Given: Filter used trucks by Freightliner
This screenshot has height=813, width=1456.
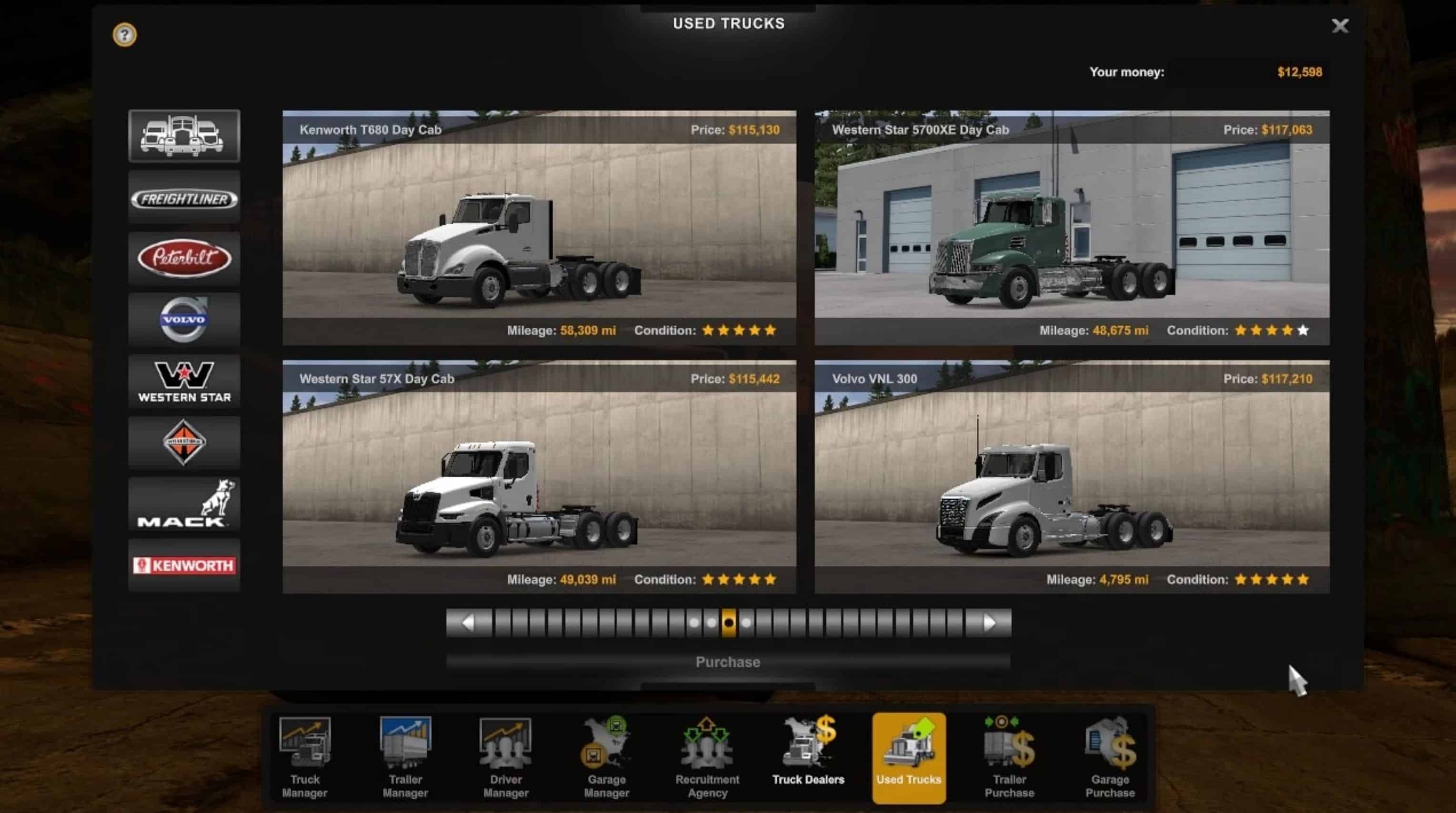Looking at the screenshot, I should tap(184, 199).
